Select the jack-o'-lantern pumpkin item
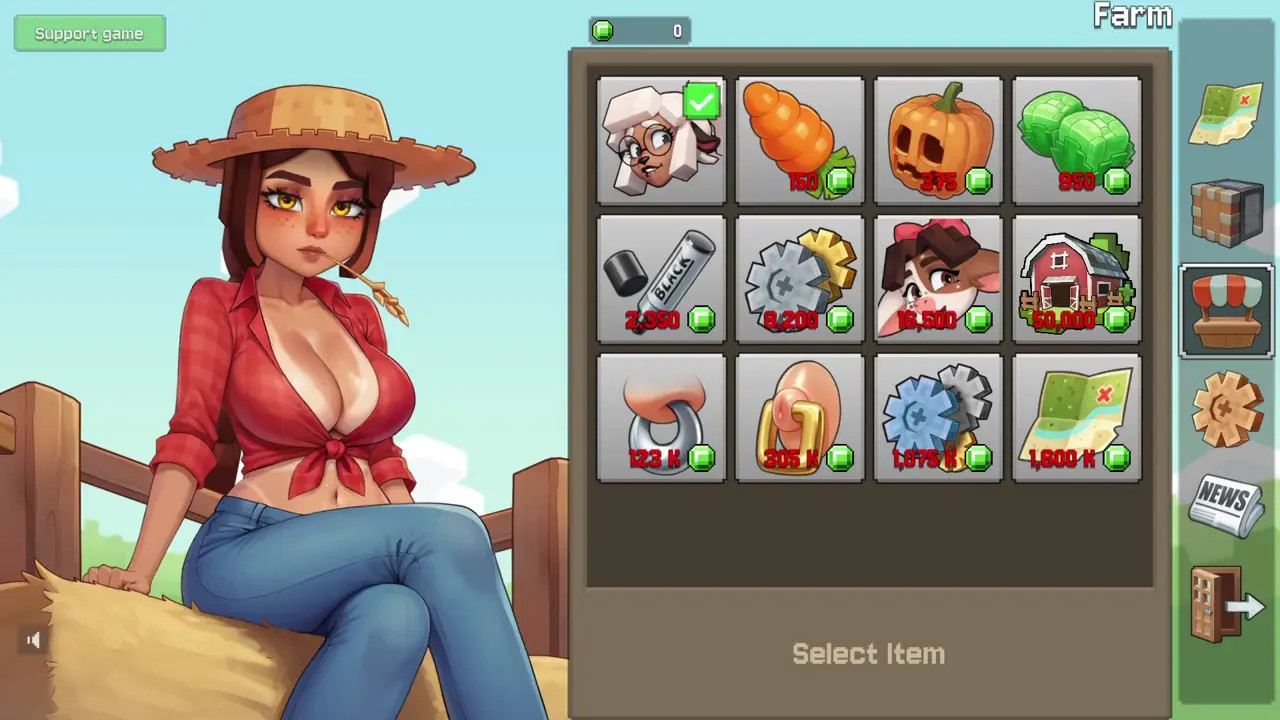The height and width of the screenshot is (720, 1280). tap(938, 141)
